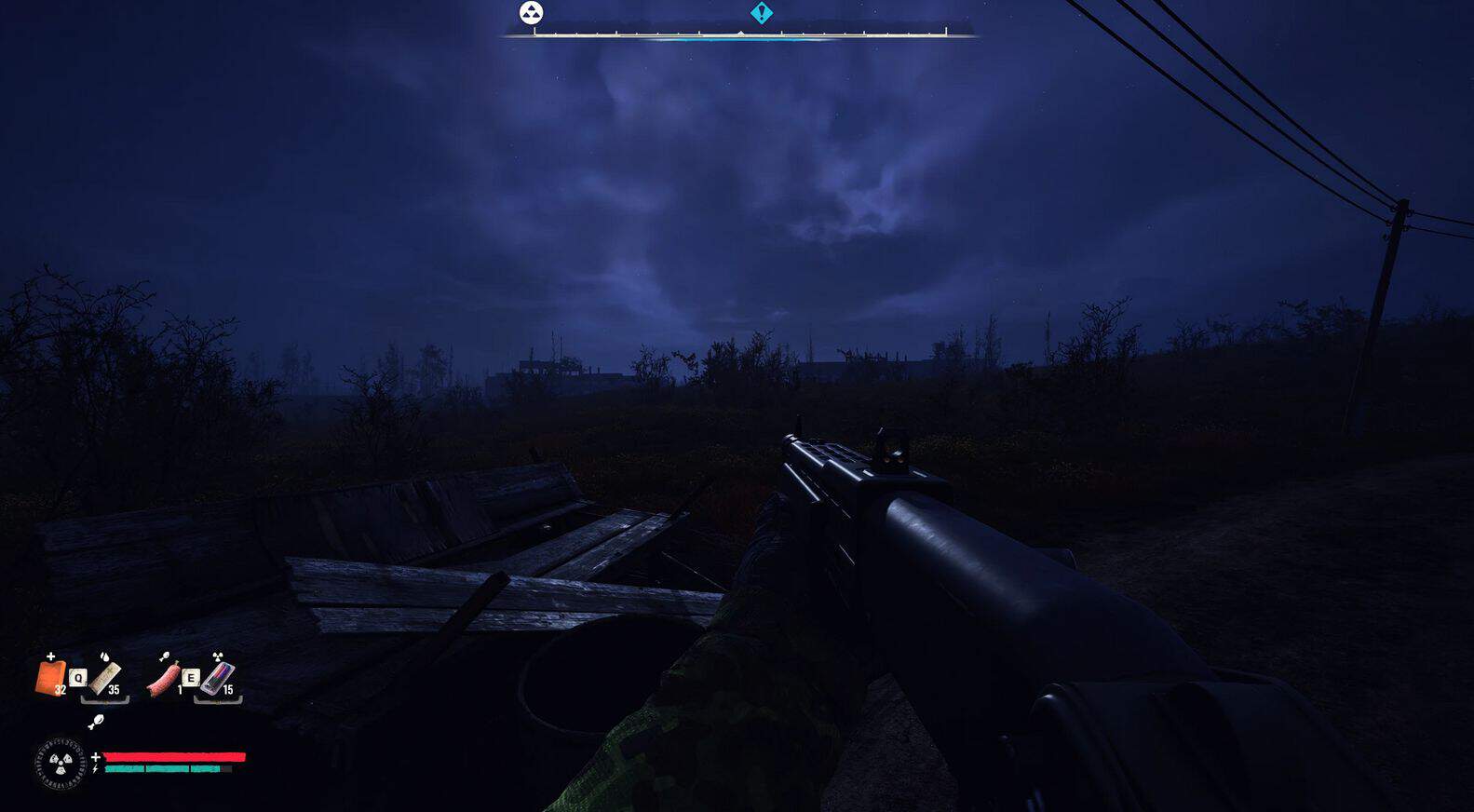
Task: Click the hunger drumstick status icon
Action: click(95, 722)
